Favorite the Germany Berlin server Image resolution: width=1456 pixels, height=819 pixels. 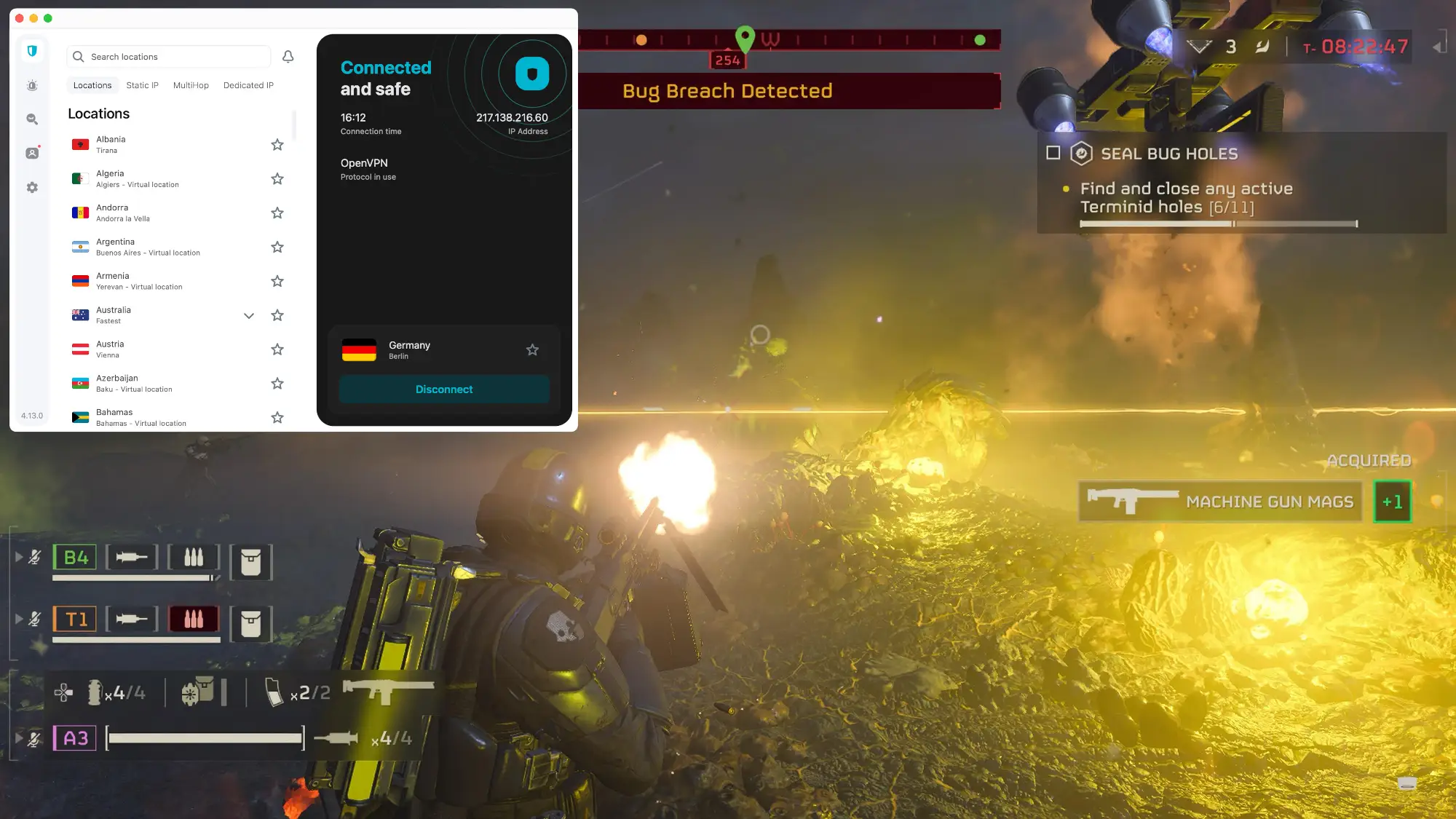(x=532, y=350)
